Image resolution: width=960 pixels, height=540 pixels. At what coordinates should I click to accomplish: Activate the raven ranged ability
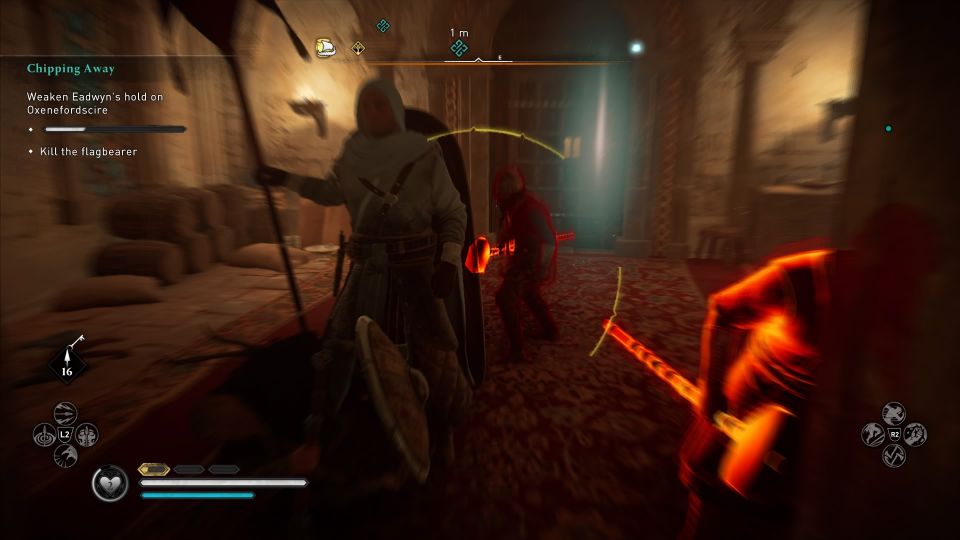(x=65, y=456)
